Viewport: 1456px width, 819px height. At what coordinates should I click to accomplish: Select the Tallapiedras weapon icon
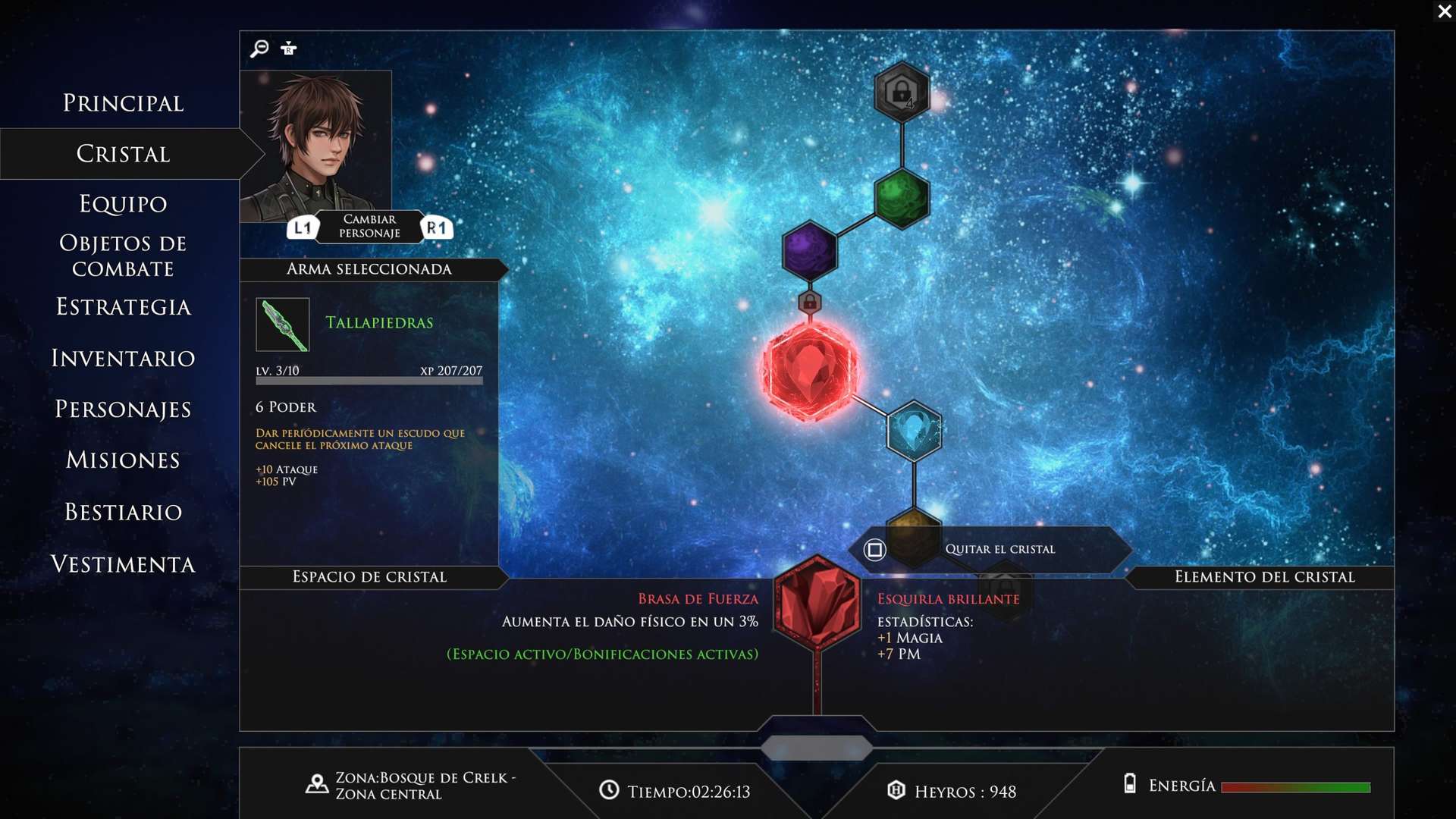click(282, 325)
